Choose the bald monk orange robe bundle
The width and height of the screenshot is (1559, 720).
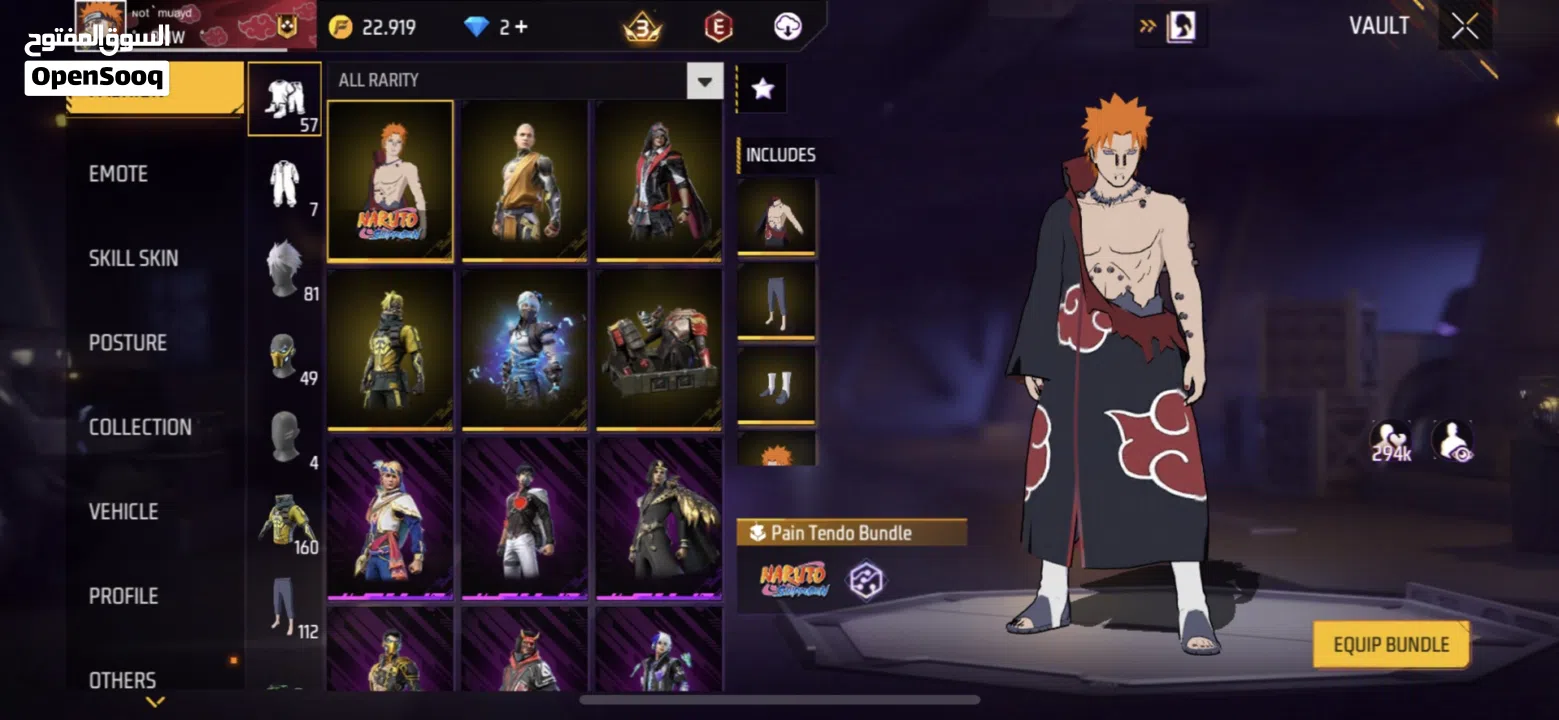coord(524,180)
